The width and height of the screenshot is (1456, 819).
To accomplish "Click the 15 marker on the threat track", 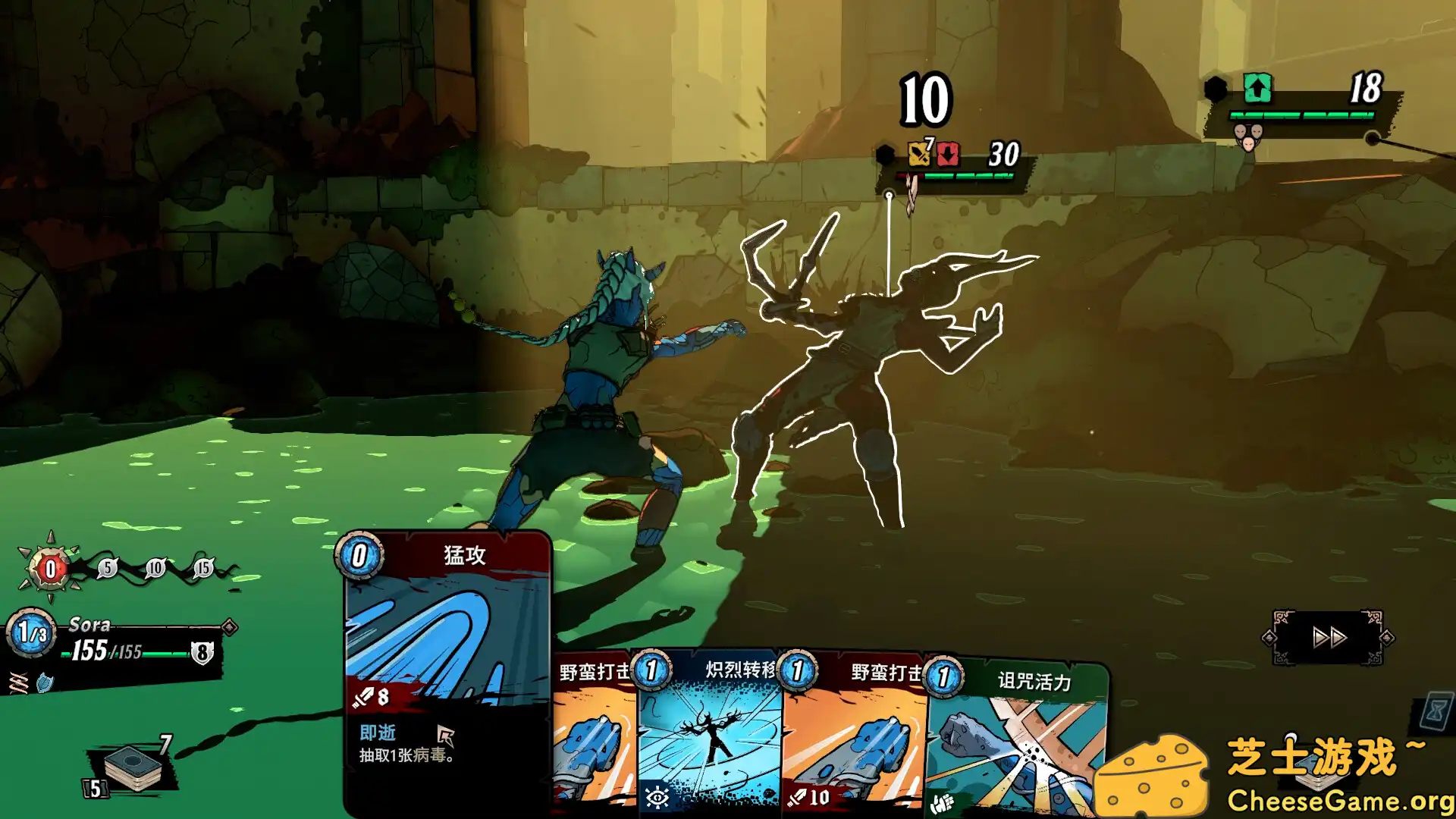I will coord(204,567).
